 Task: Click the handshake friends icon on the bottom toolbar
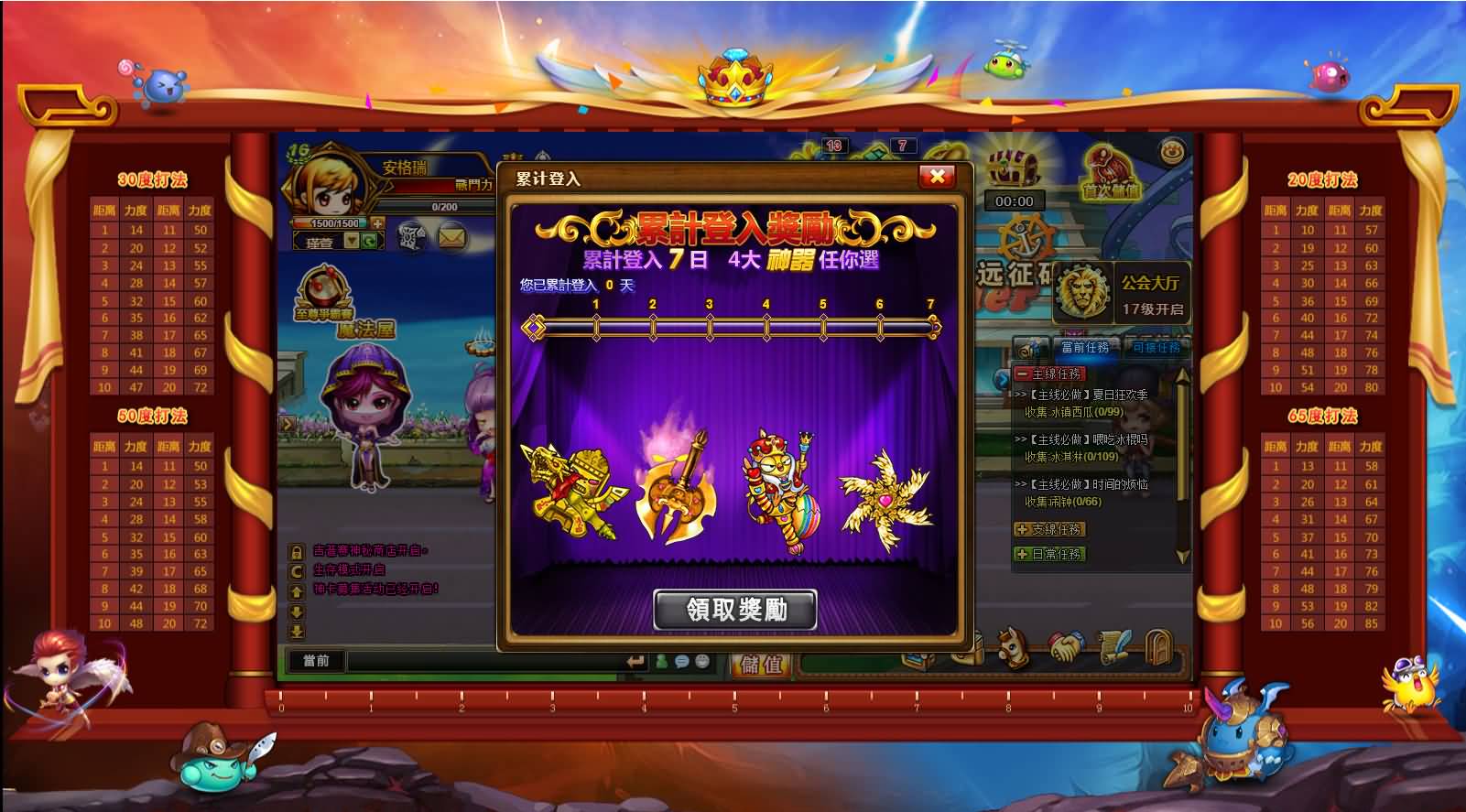click(1066, 645)
